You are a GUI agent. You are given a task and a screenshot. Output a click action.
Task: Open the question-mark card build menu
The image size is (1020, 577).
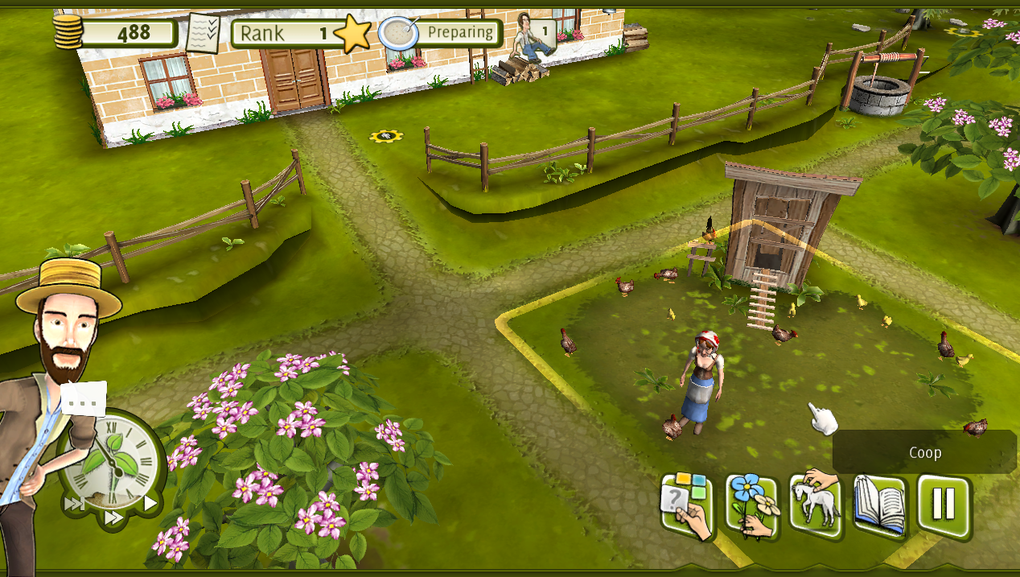(687, 505)
